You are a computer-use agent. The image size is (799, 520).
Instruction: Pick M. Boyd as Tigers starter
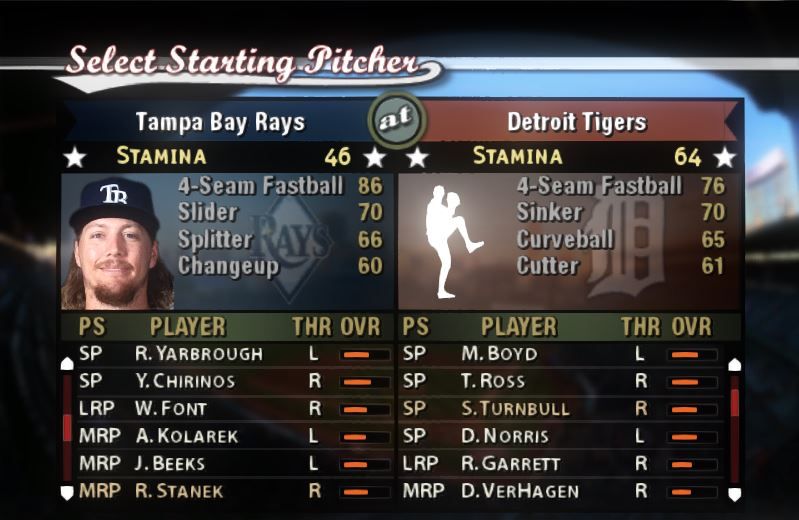pyautogui.click(x=498, y=354)
